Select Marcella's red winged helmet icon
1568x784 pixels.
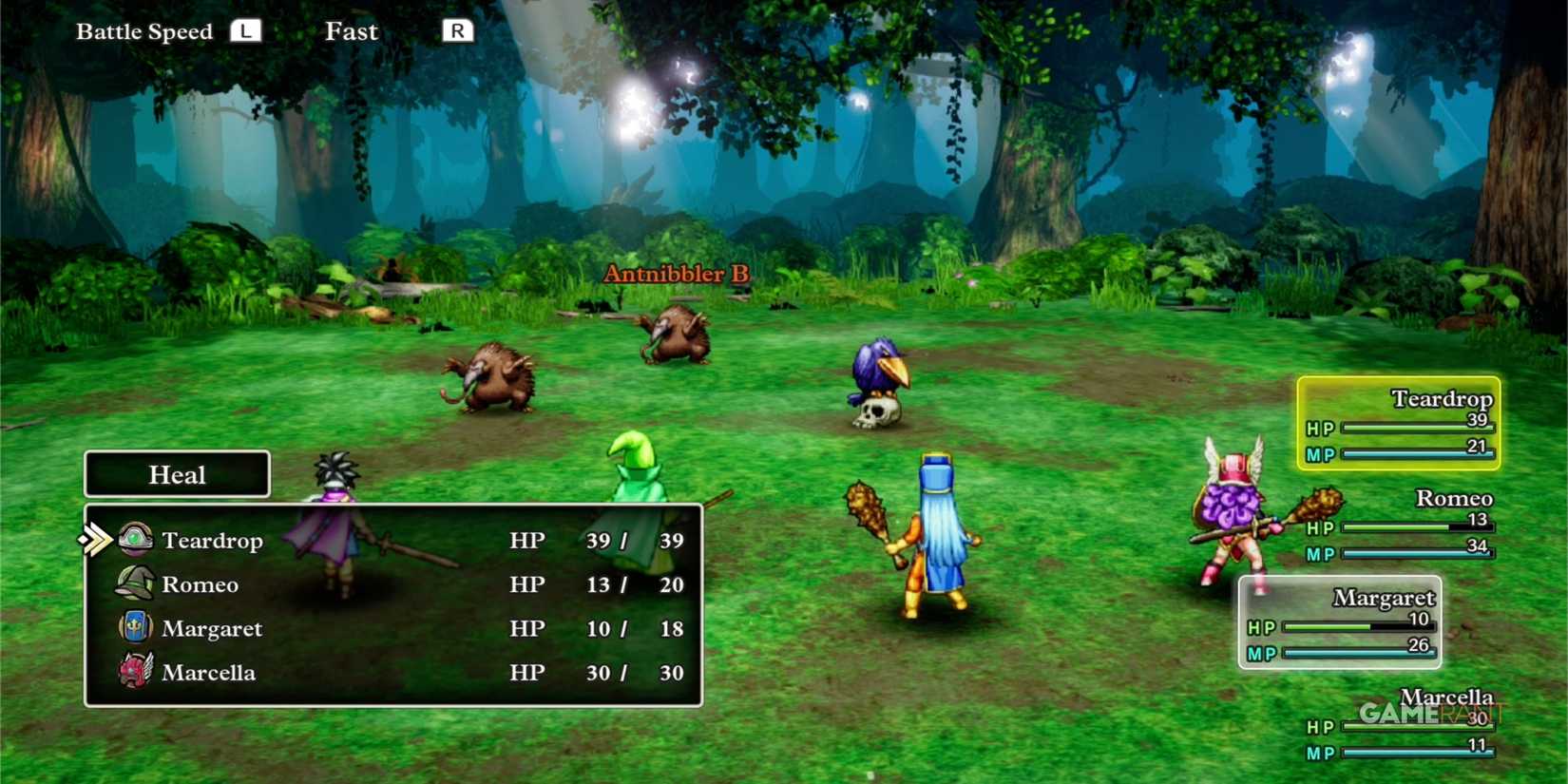[136, 671]
